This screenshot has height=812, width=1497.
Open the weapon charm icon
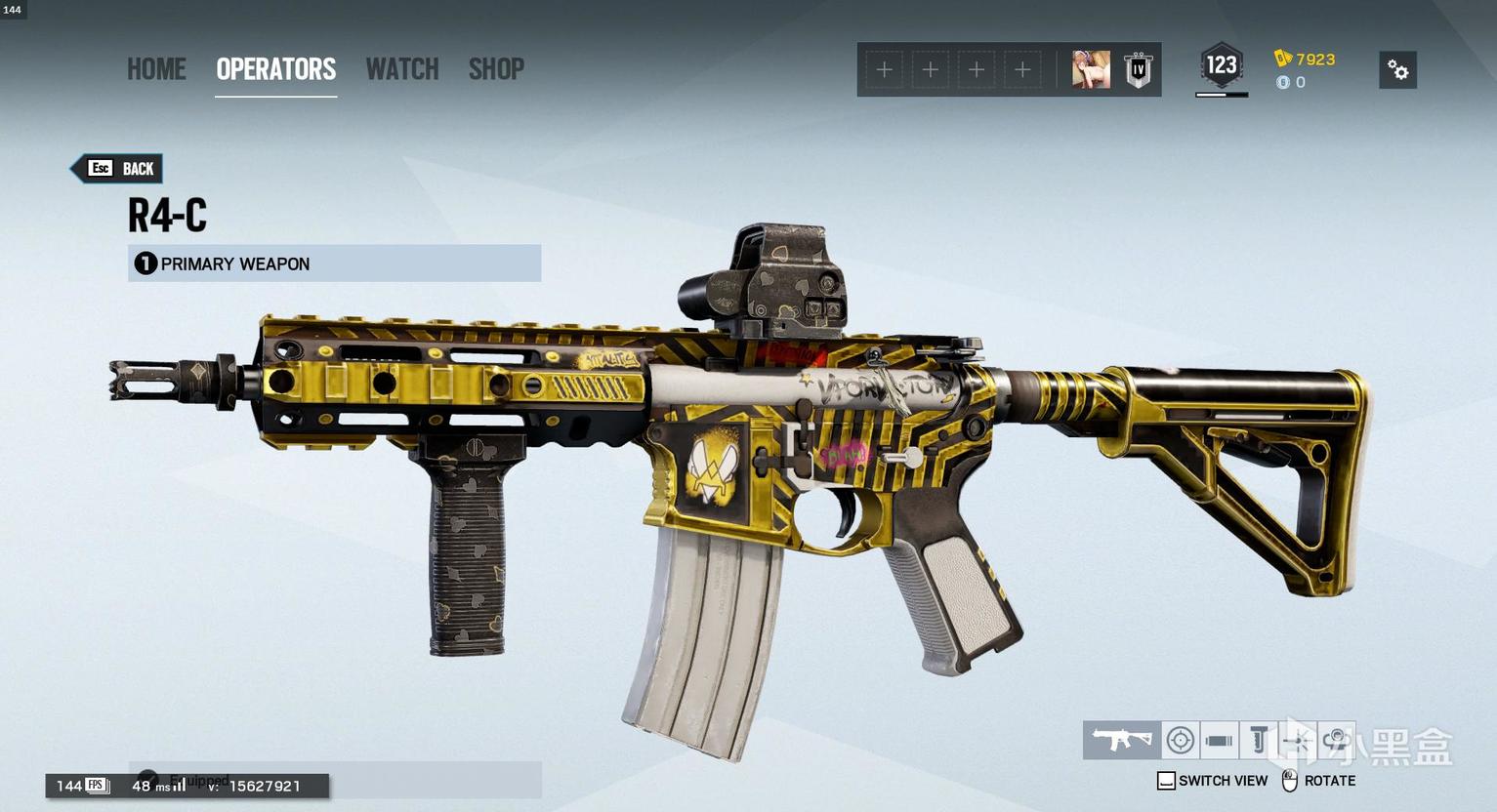[x=1336, y=741]
